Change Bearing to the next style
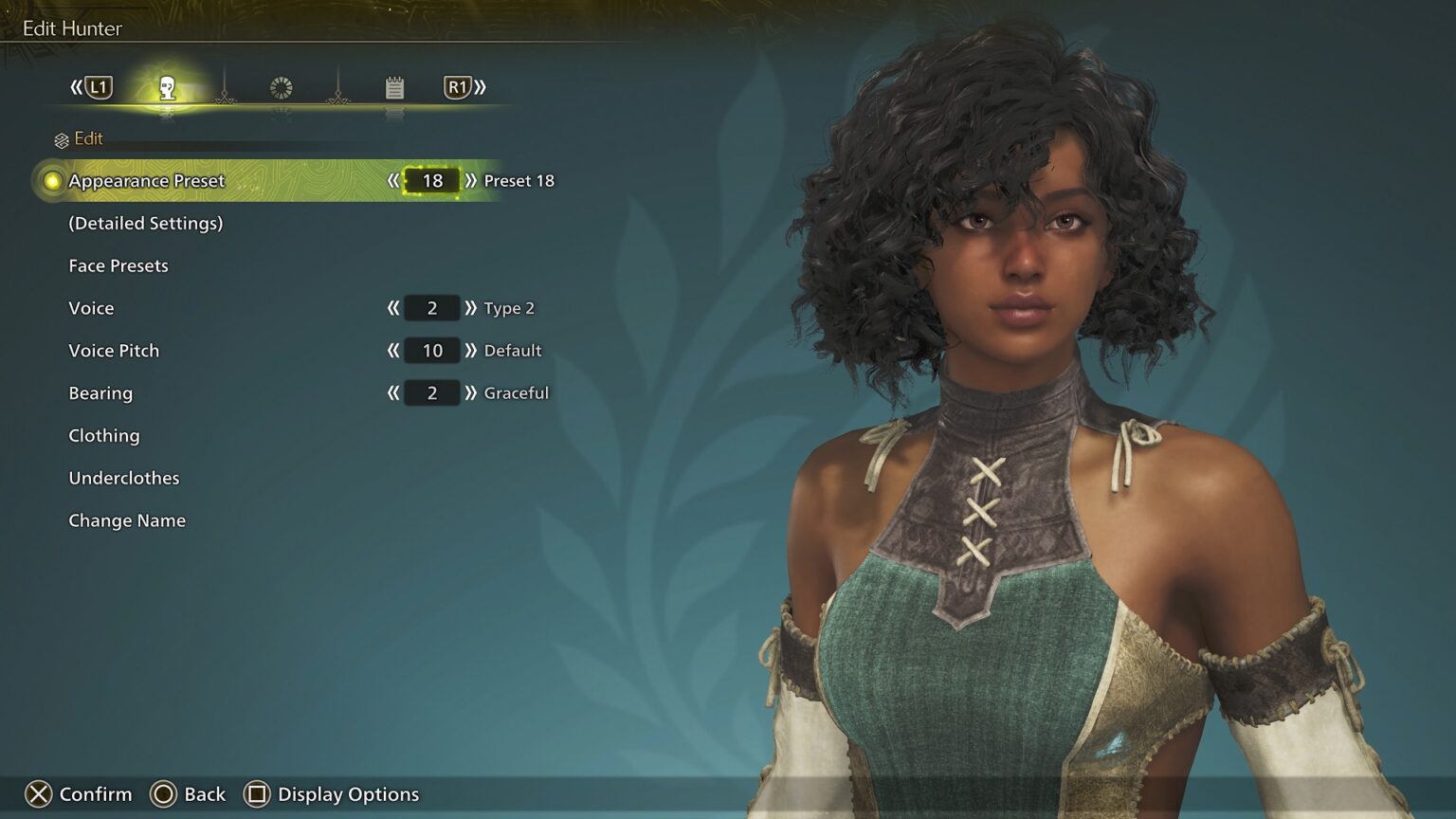The image size is (1456, 819). click(x=470, y=393)
